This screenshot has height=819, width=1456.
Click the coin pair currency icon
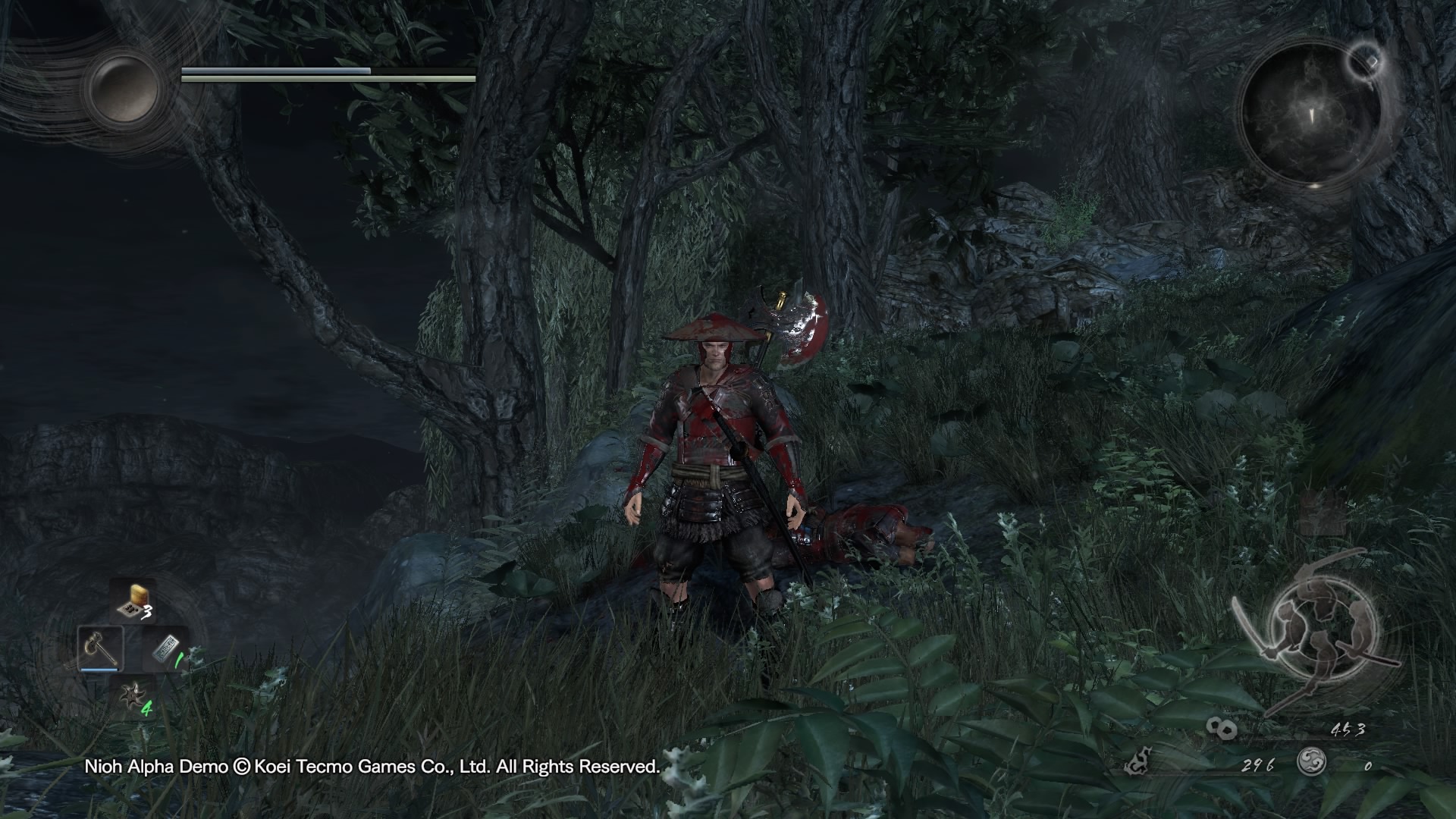tap(1222, 728)
